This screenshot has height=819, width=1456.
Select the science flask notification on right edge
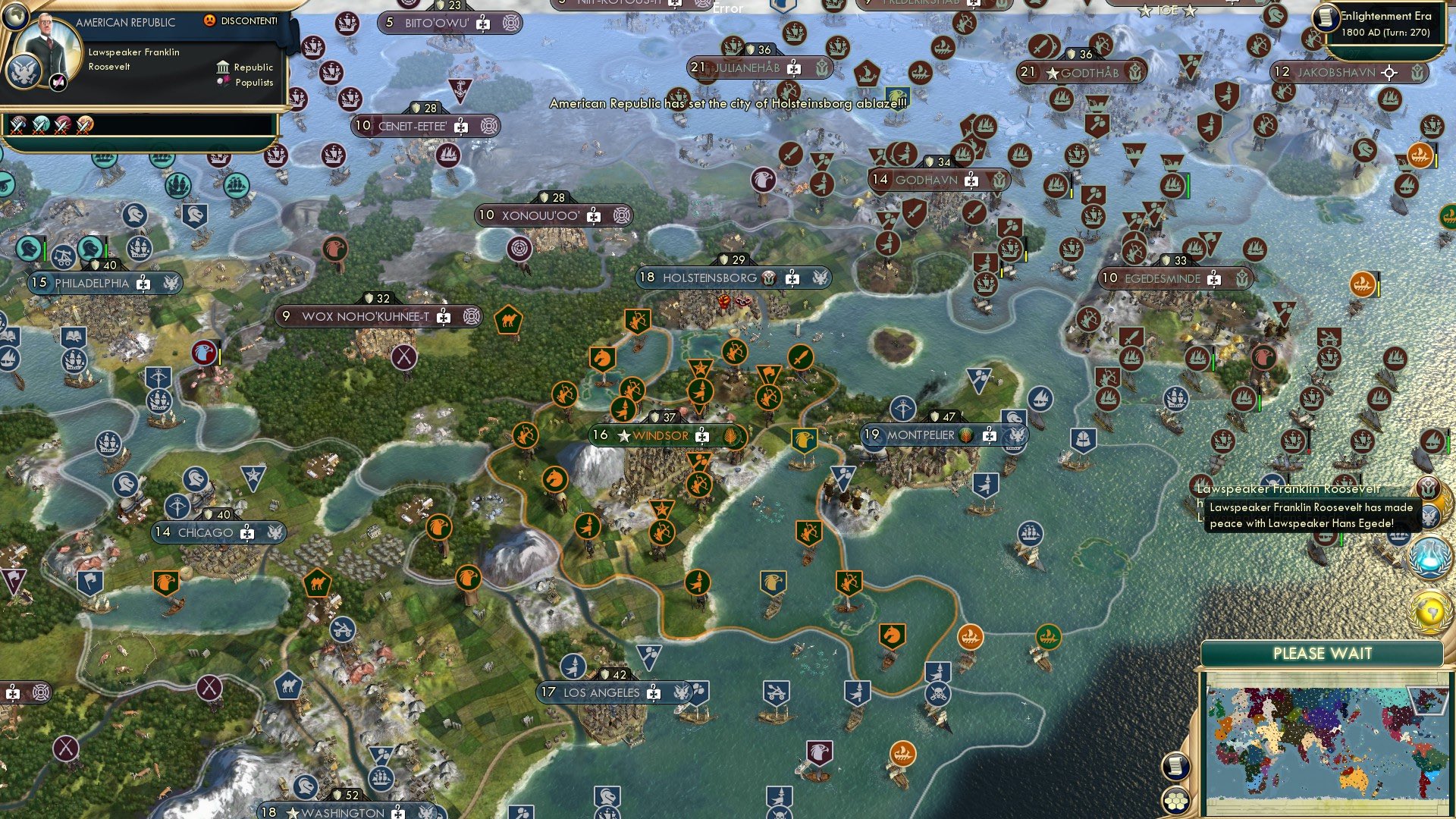coord(1429,556)
